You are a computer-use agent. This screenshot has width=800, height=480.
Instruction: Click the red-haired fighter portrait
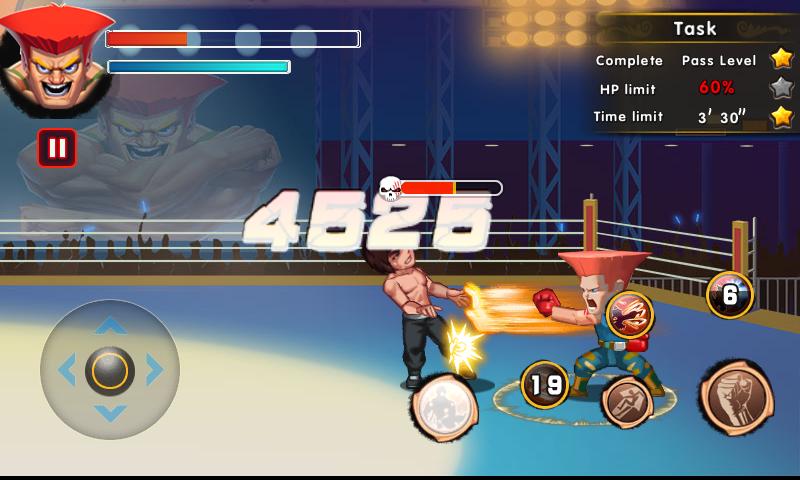[x=50, y=58]
